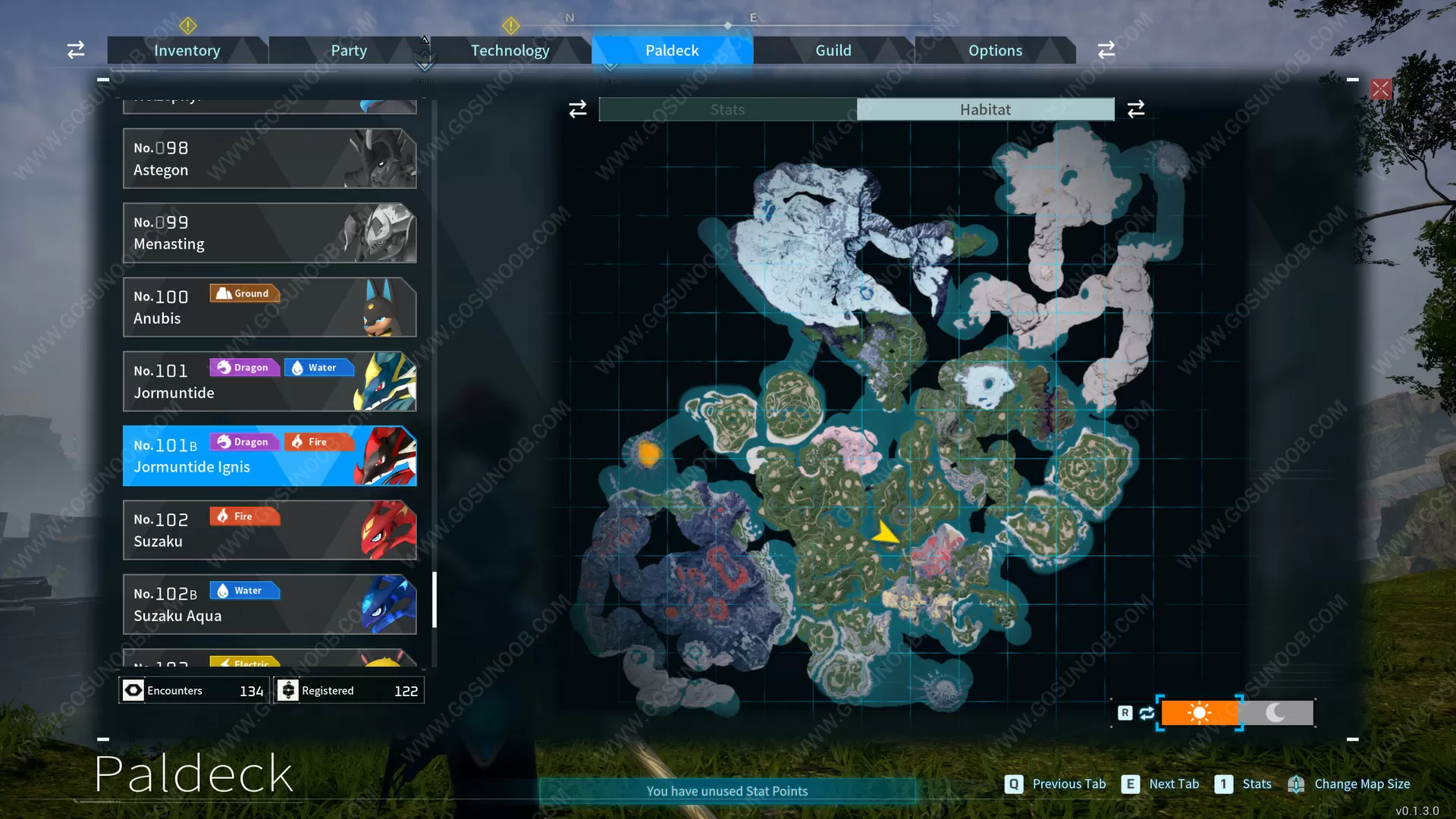Select the Ground type badge on Anubis

pyautogui.click(x=244, y=293)
